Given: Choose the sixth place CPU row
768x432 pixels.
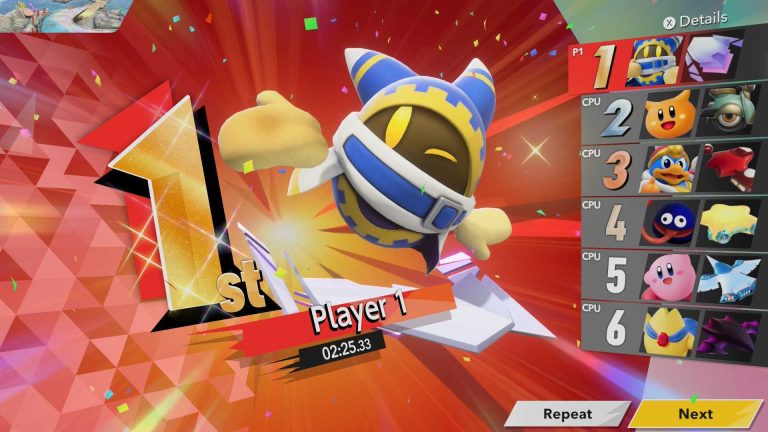Looking at the screenshot, I should tap(672, 330).
